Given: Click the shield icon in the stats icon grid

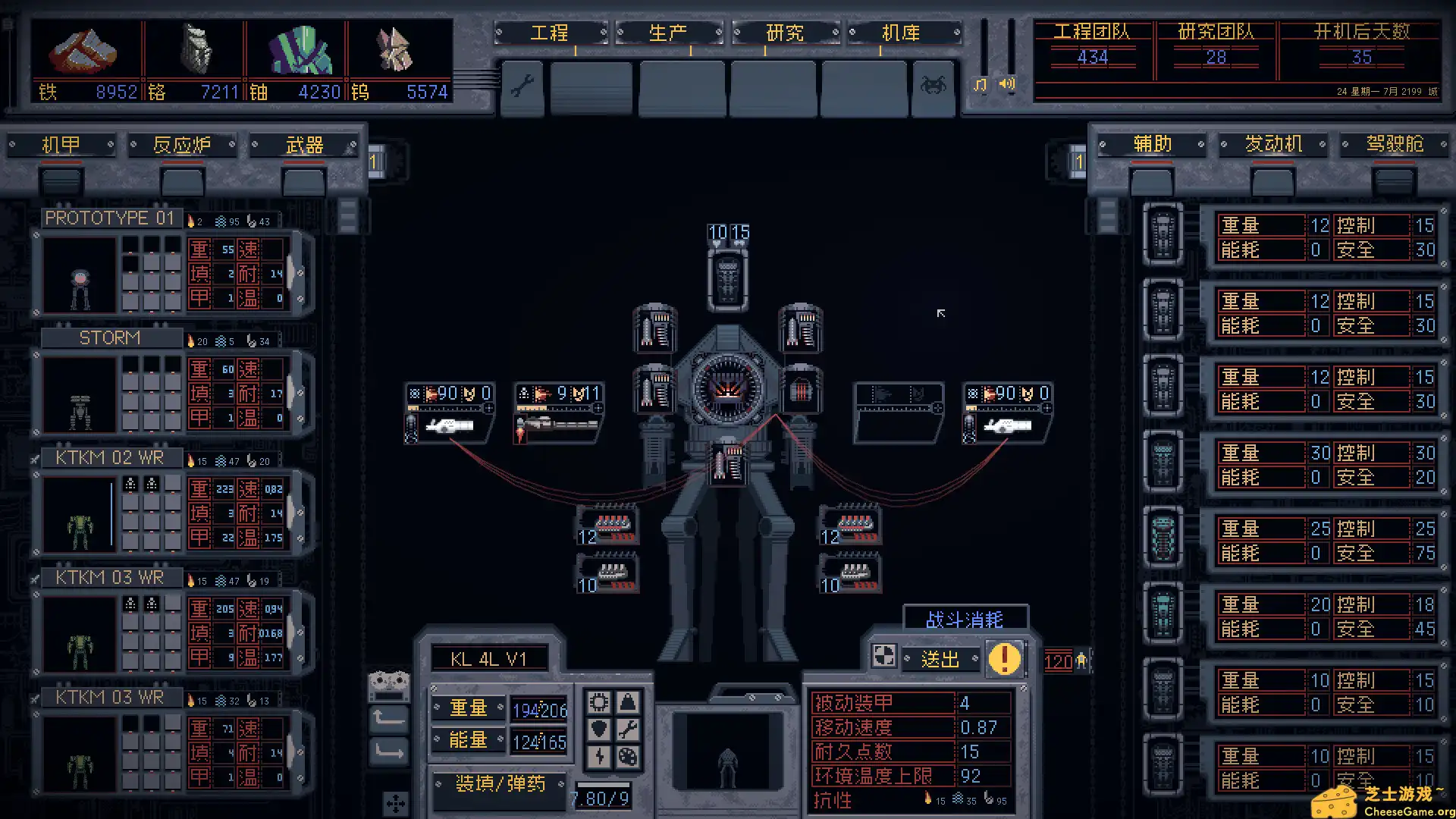Looking at the screenshot, I should [x=599, y=729].
